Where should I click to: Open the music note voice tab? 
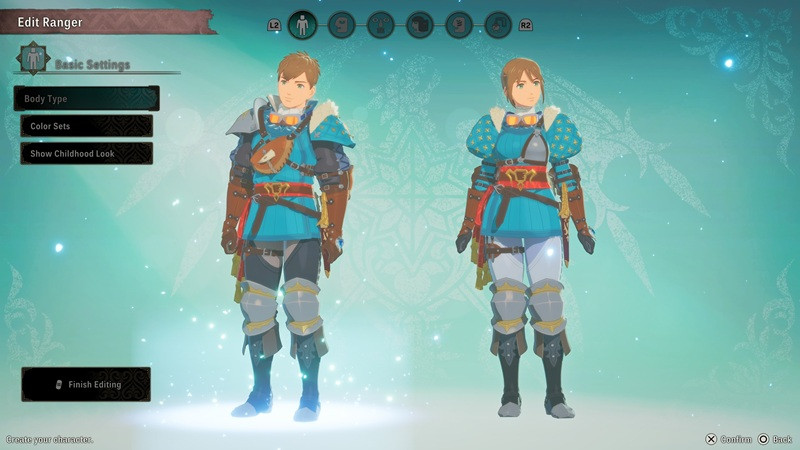tap(498, 25)
